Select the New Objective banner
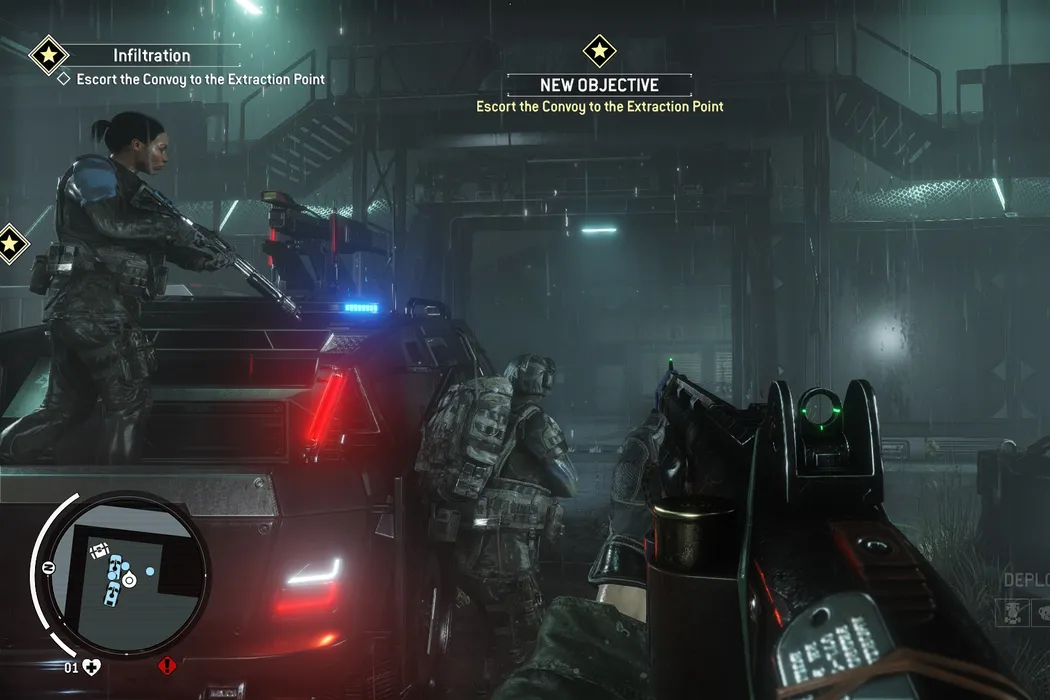 [x=599, y=86]
